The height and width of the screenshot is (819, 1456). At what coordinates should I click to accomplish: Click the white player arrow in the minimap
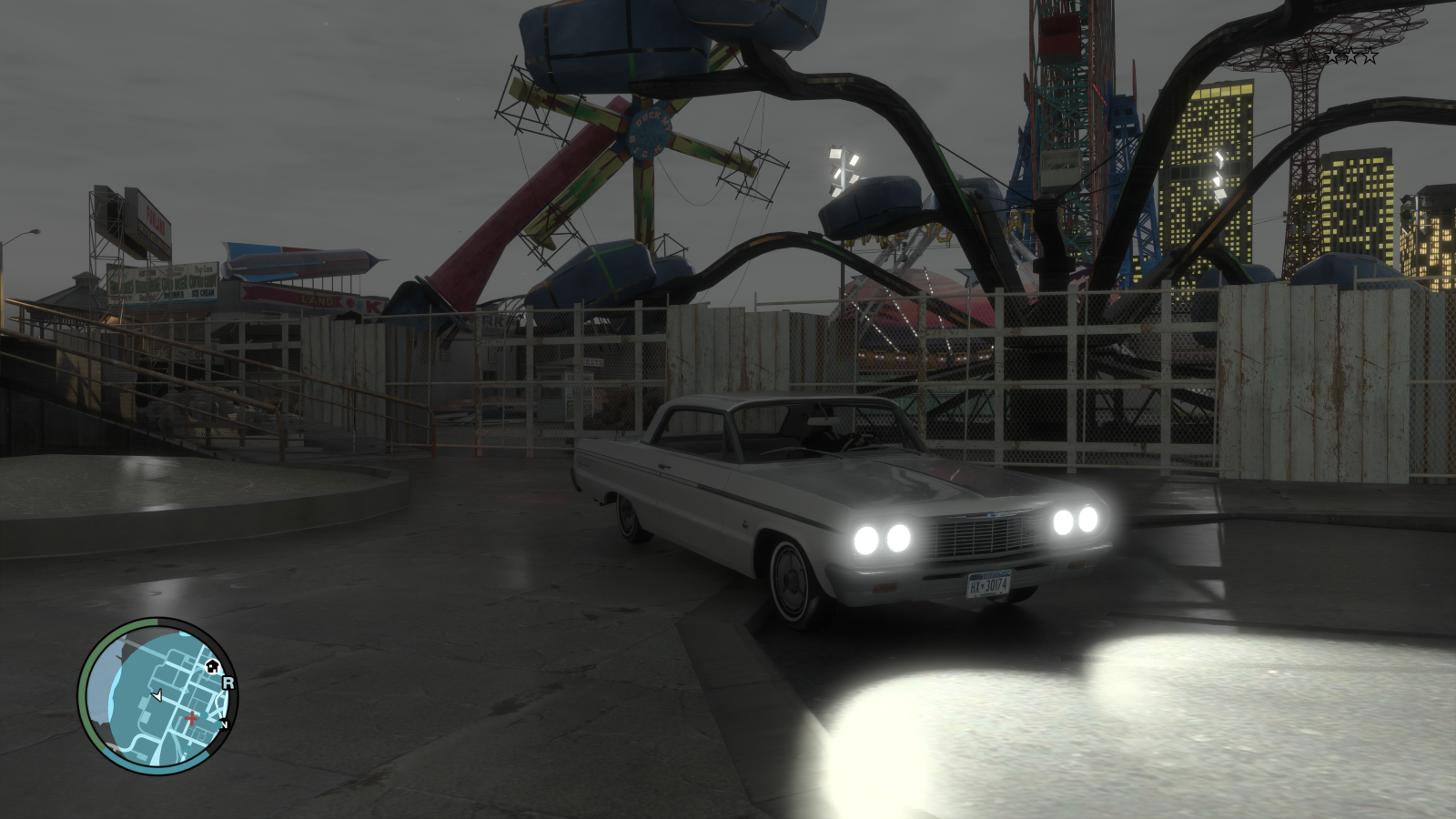coord(157,697)
